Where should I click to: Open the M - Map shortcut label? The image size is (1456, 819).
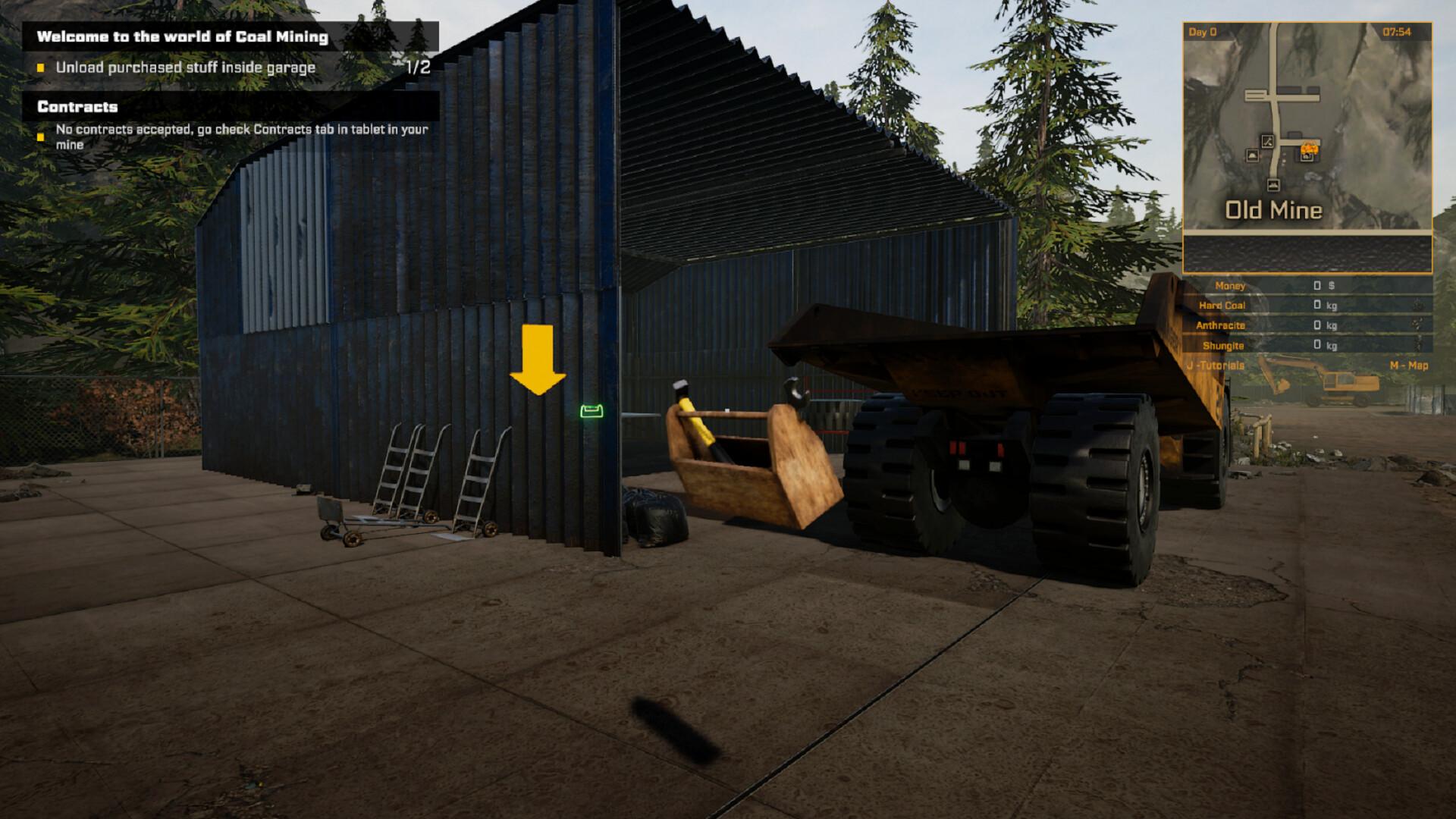(x=1410, y=365)
